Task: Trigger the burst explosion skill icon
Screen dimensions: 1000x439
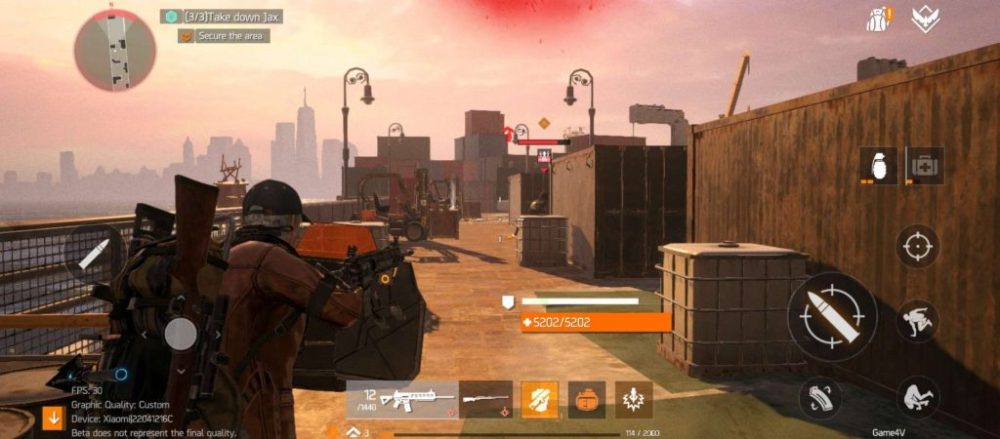Action: (x=634, y=399)
